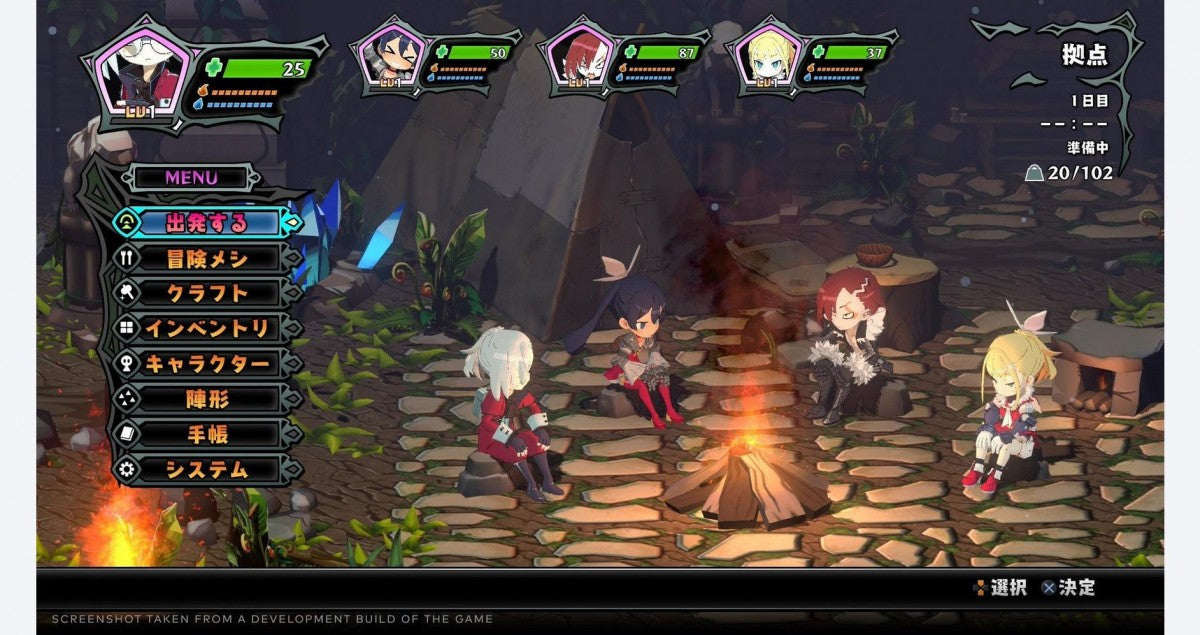Choose the 陣形 formation option
This screenshot has width=1200, height=635.
pos(207,399)
